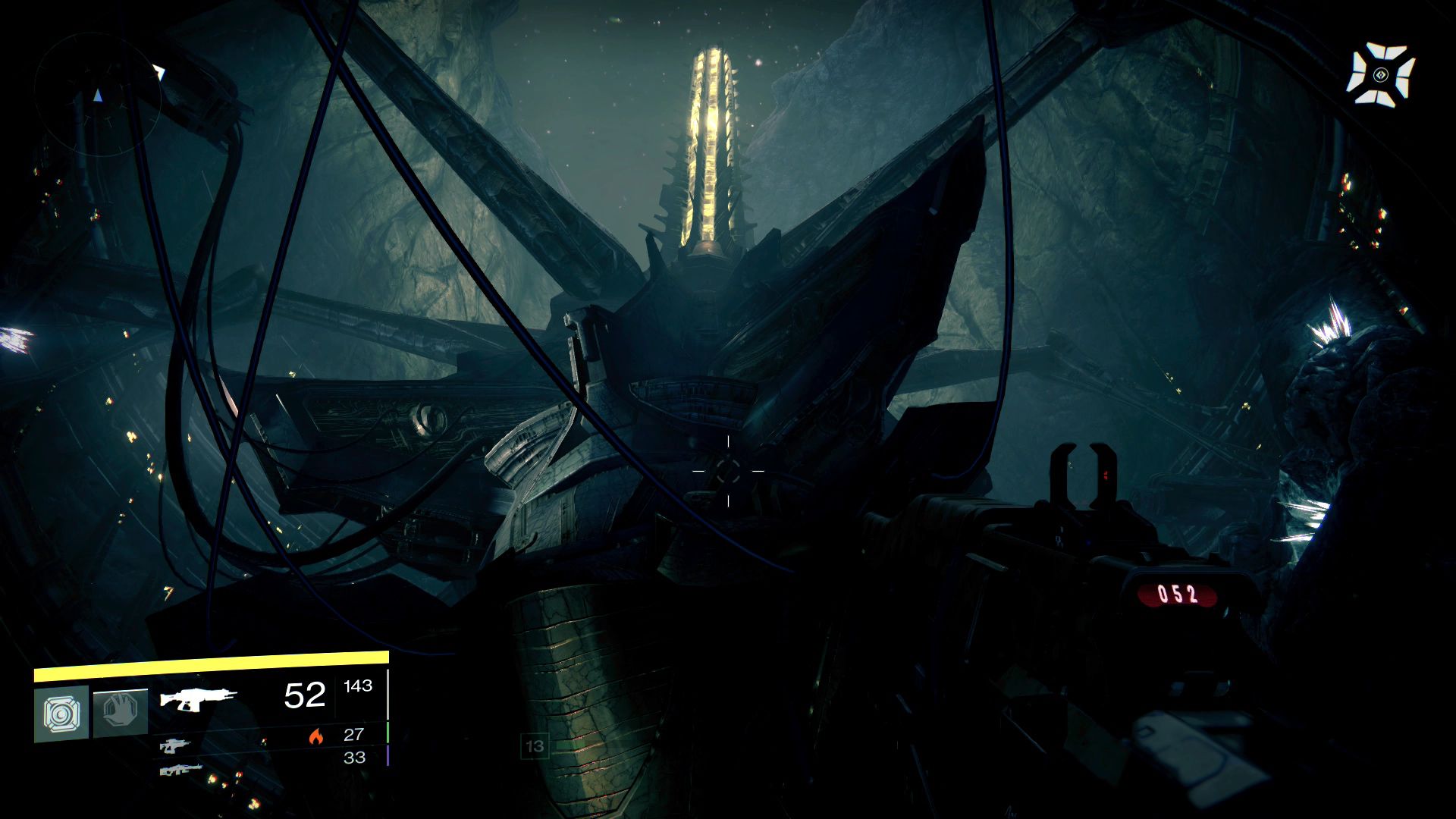Expand the buff counter showing 13

point(535,746)
